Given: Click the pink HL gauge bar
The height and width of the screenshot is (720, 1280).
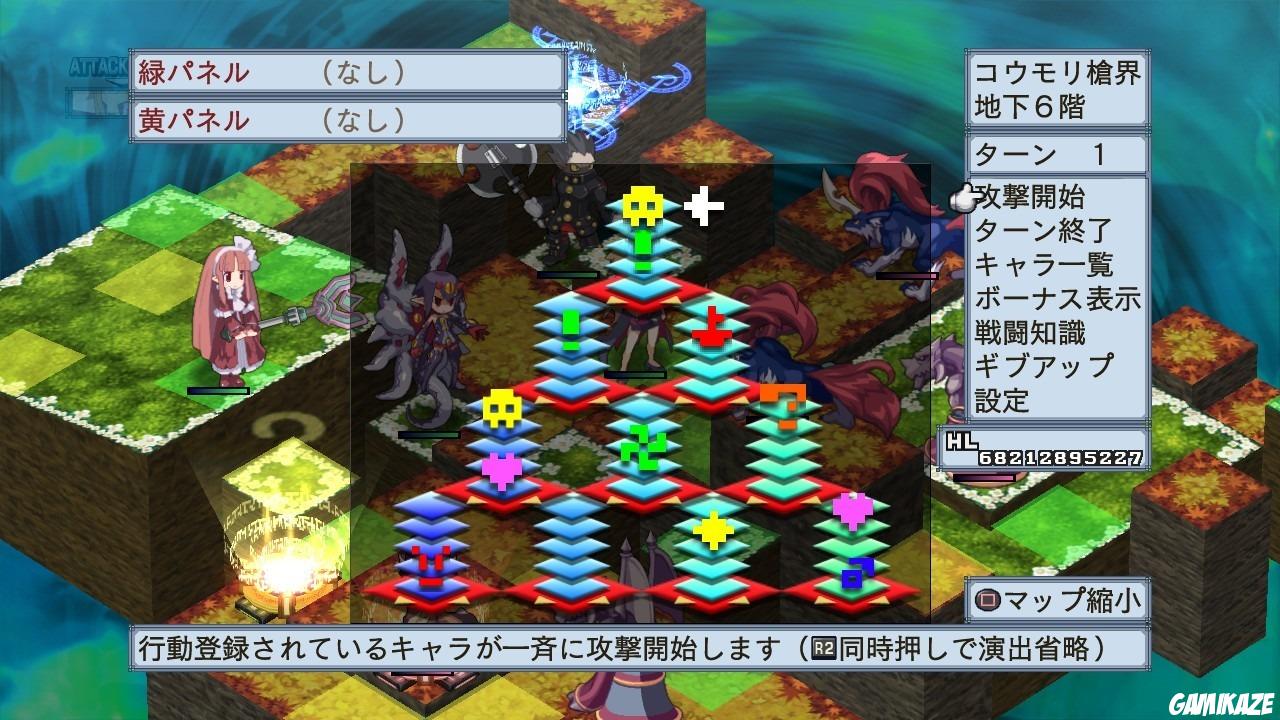Looking at the screenshot, I should 985,477.
